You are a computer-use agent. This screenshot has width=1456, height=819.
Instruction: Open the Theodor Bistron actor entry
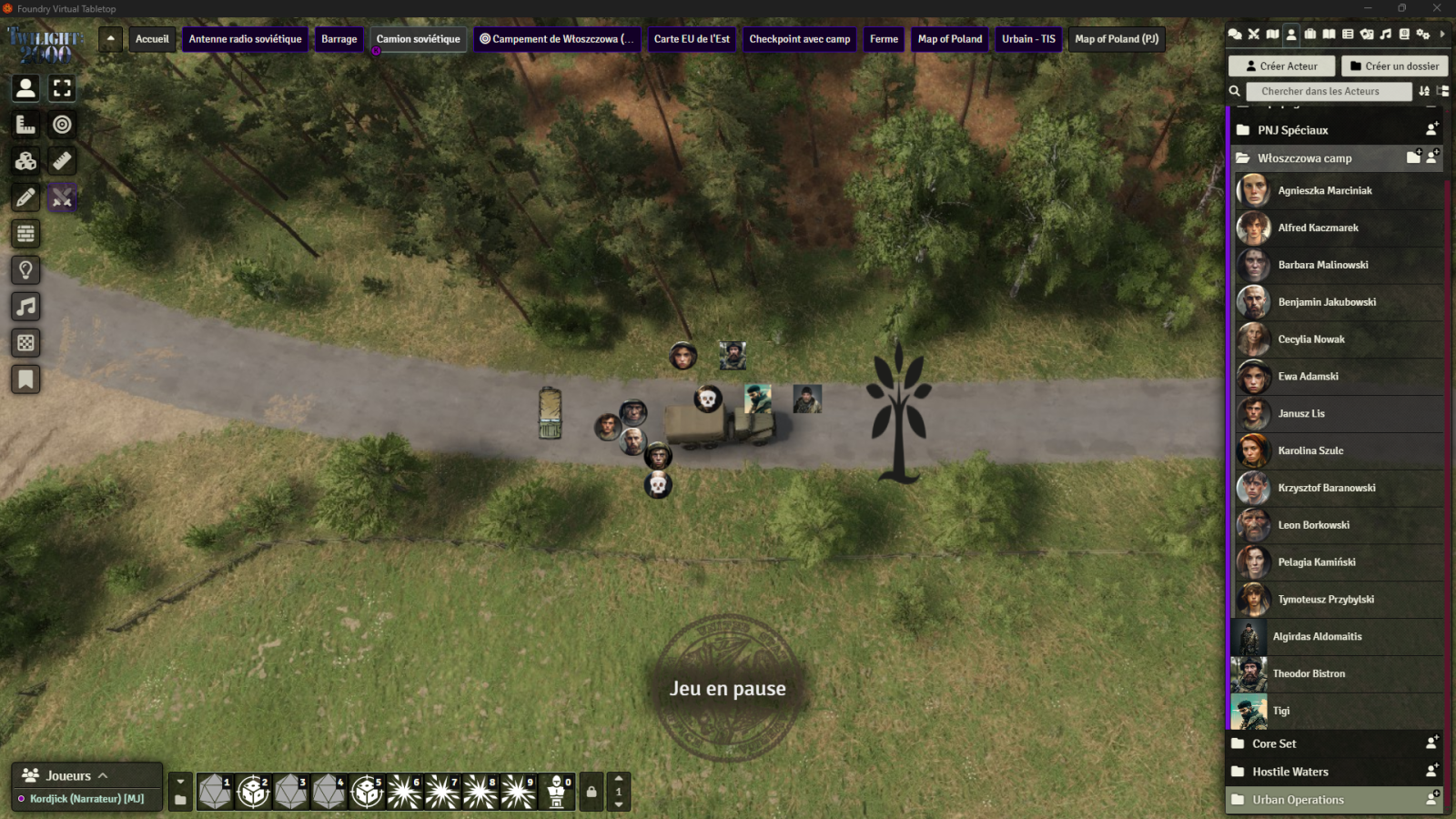1309,674
